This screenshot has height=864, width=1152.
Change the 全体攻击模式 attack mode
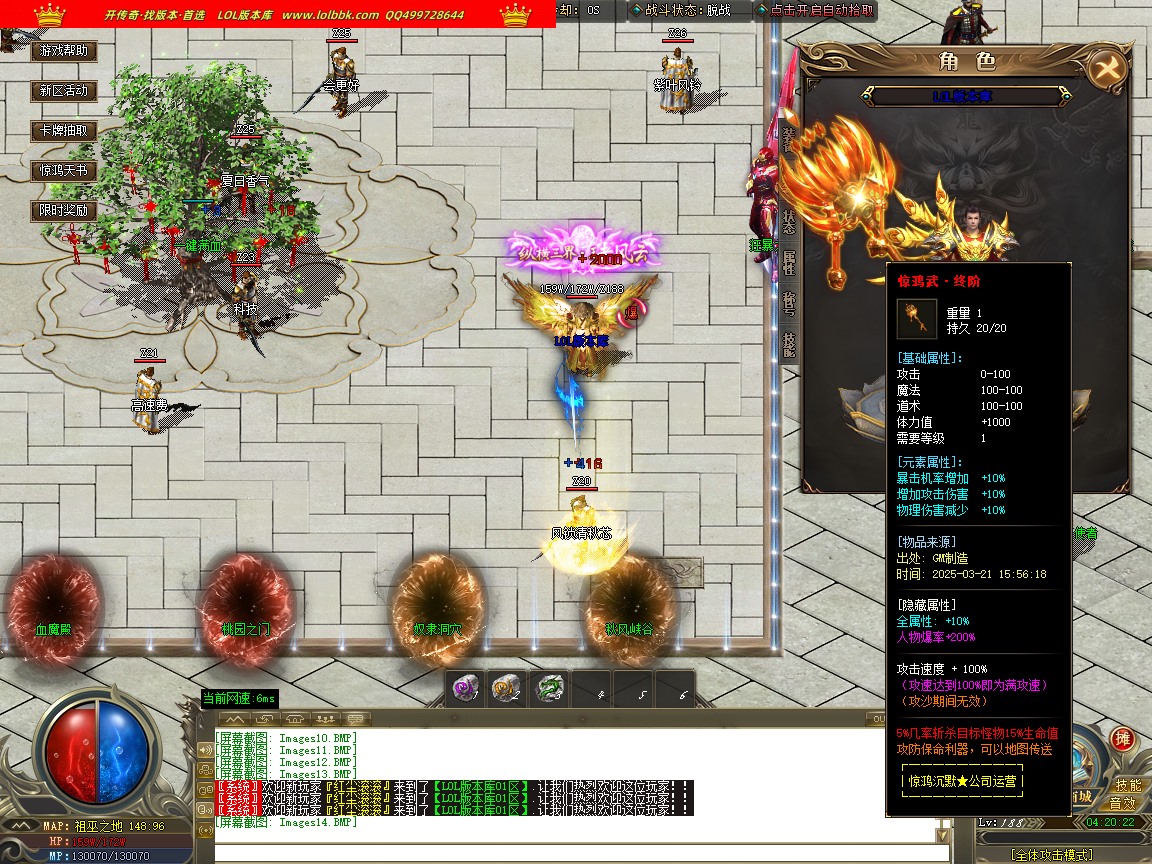[1048, 855]
